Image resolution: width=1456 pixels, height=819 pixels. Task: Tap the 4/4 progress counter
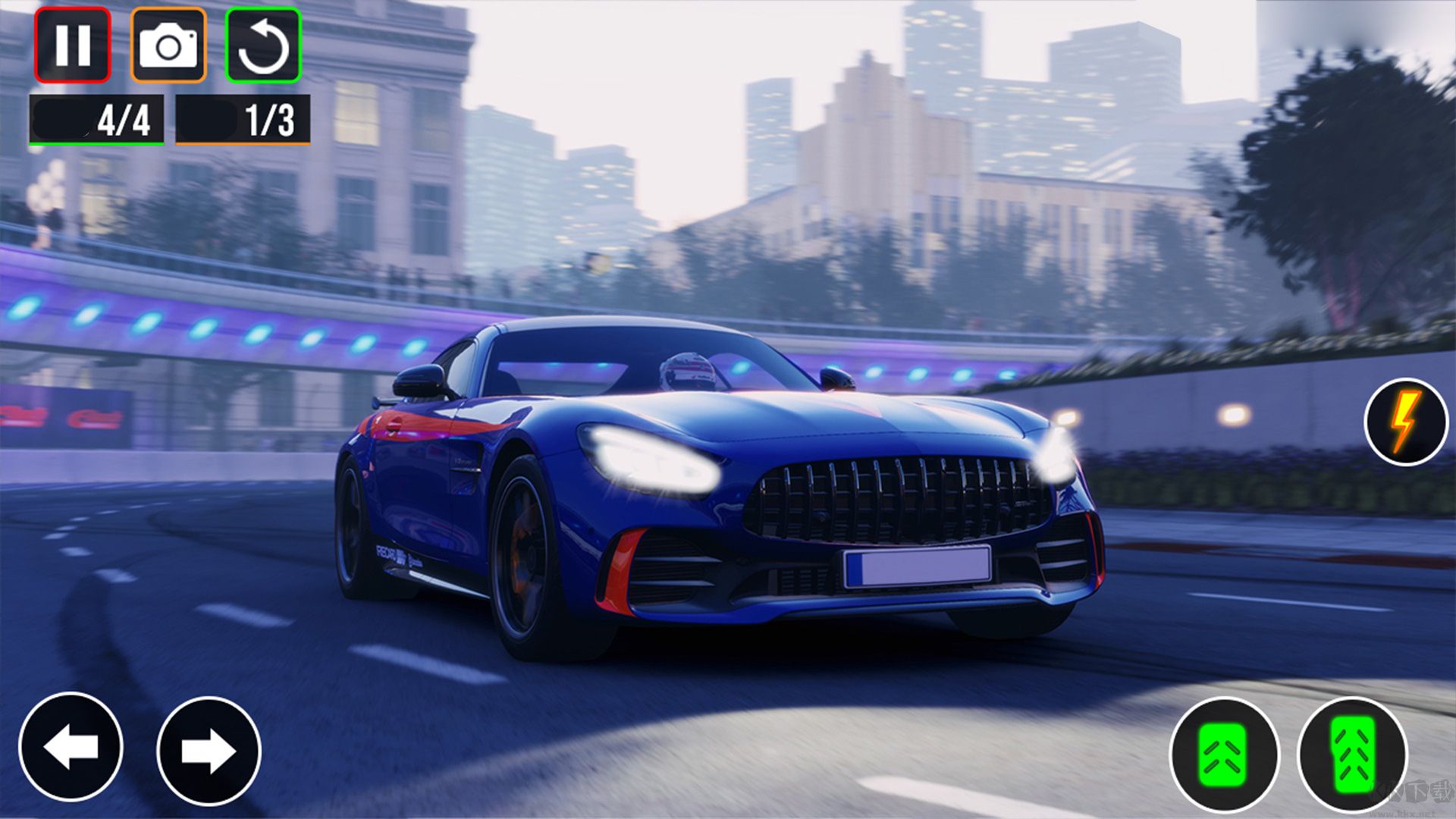click(x=97, y=118)
